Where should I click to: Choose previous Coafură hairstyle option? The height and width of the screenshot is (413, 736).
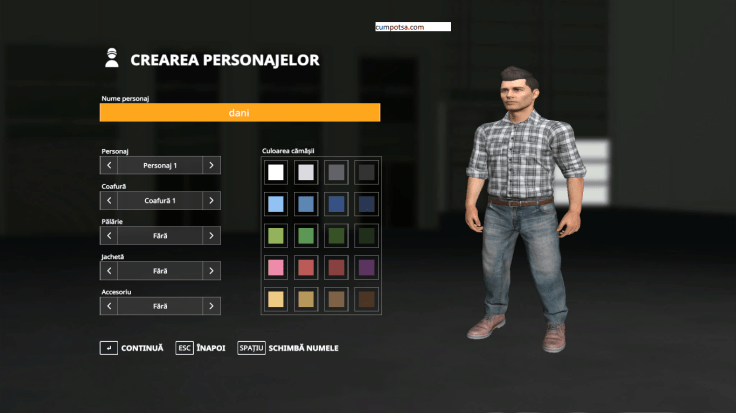tap(109, 200)
